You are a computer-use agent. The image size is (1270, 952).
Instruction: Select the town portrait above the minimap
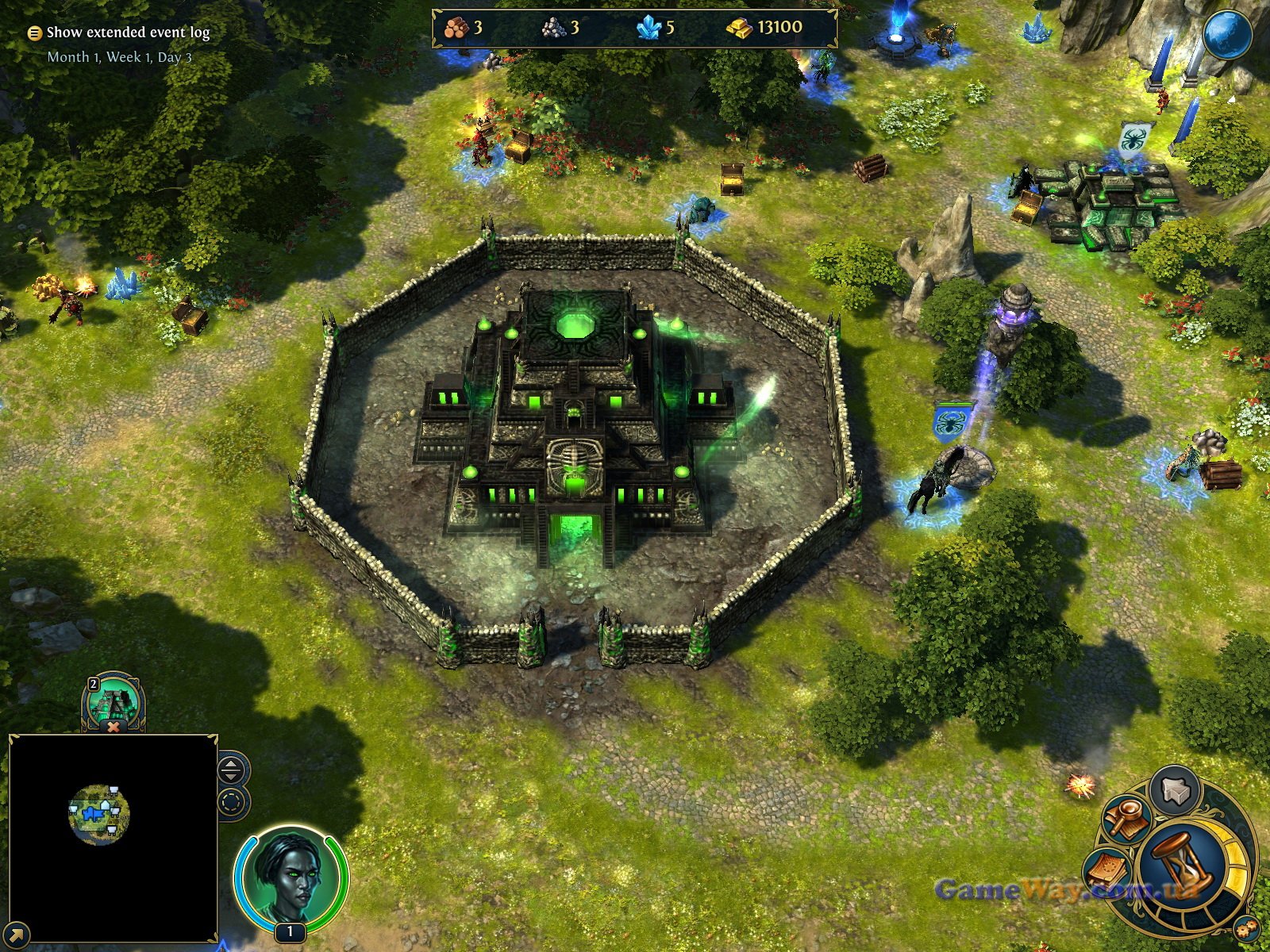coord(113,701)
